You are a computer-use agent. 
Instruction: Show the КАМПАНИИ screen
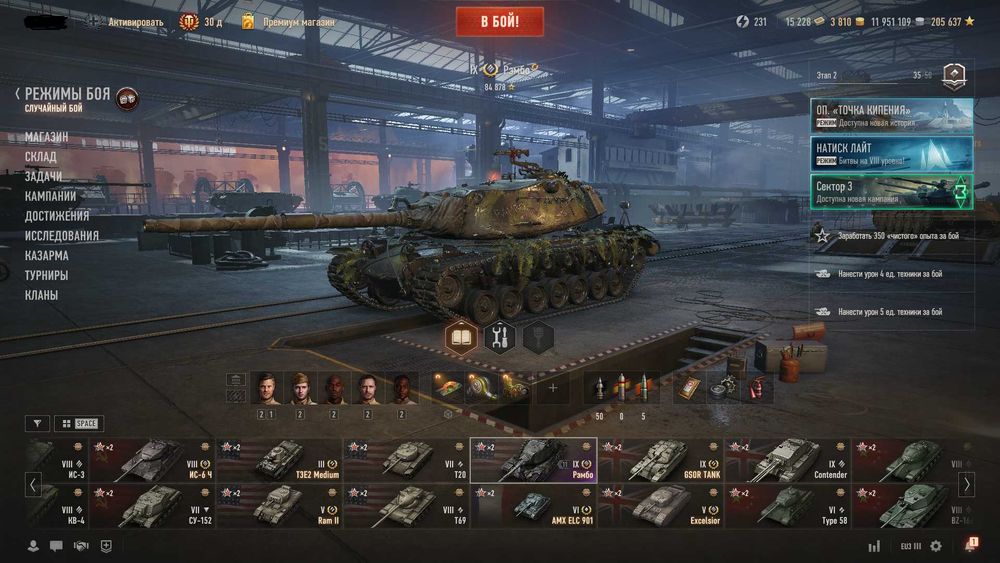pos(51,196)
